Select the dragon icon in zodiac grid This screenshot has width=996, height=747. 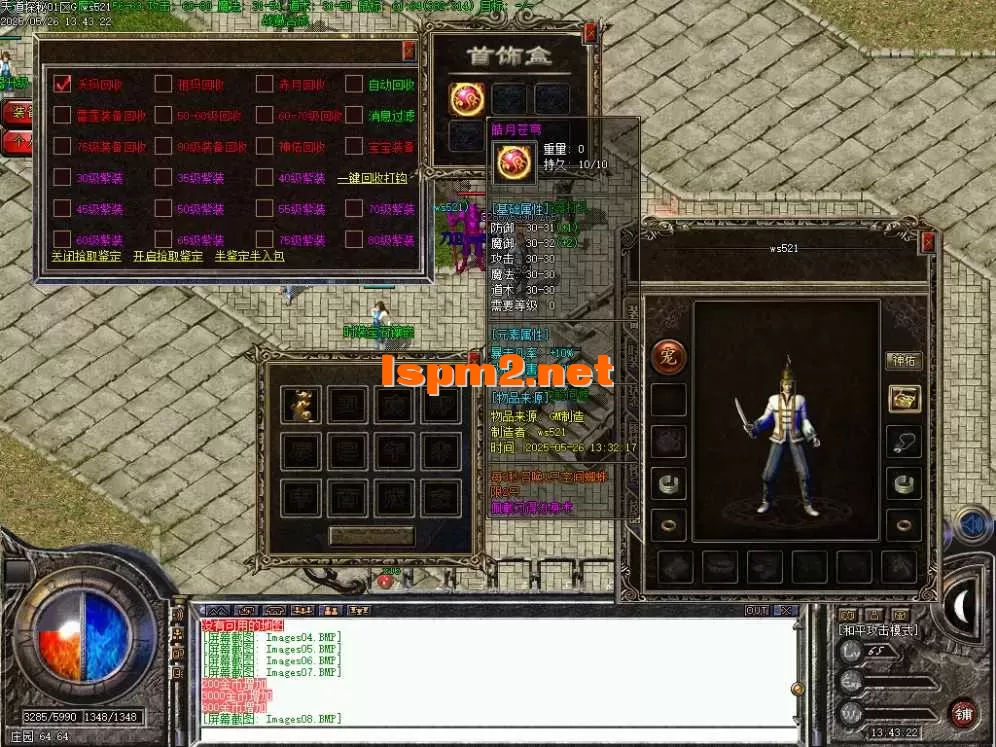click(x=300, y=404)
